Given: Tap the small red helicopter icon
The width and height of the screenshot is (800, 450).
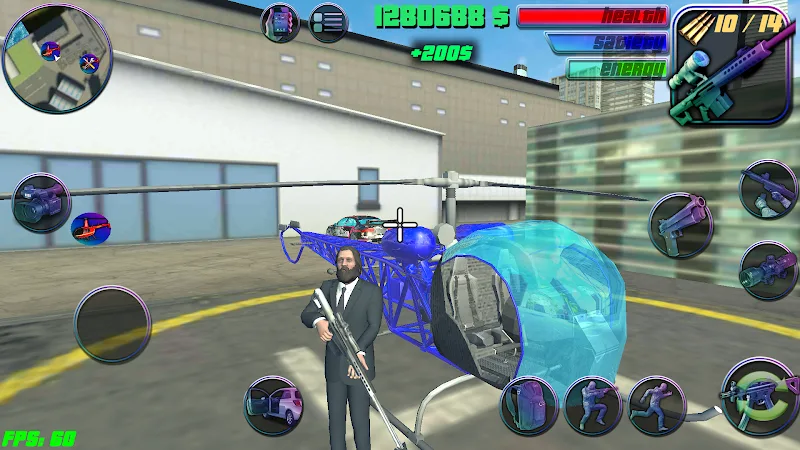Looking at the screenshot, I should [x=91, y=228].
